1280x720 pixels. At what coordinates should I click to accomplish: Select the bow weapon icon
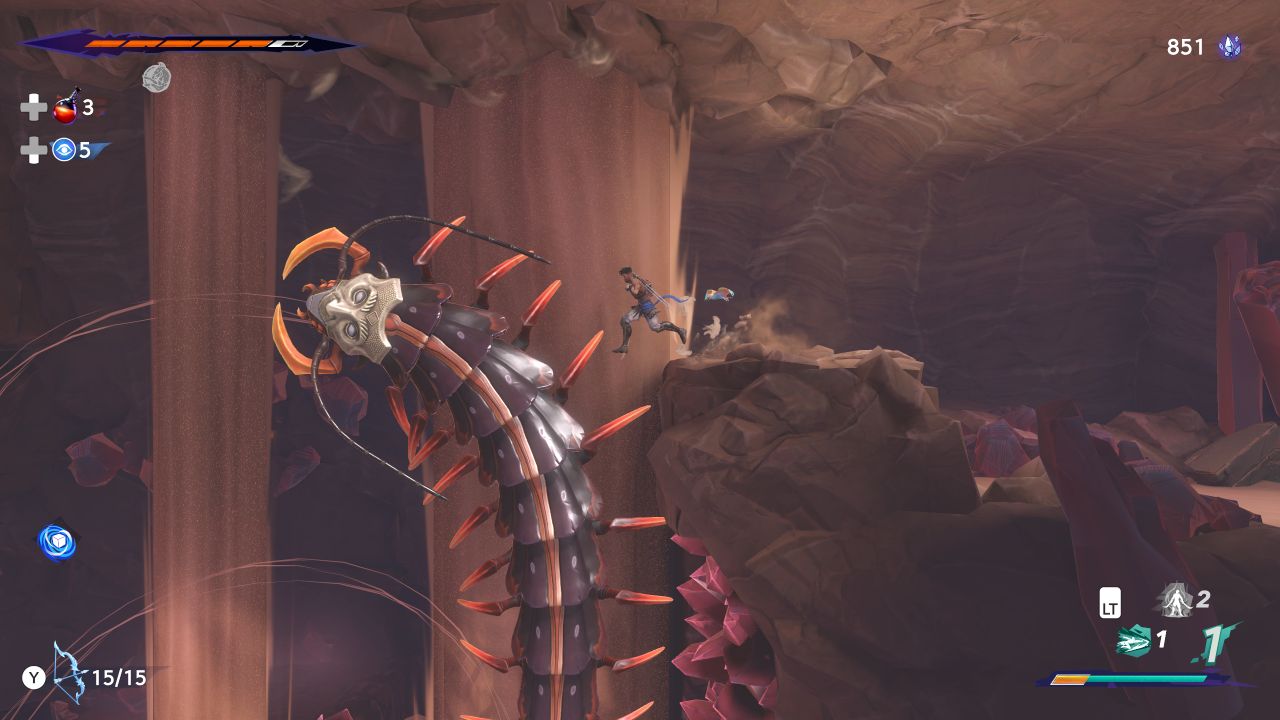(68, 674)
